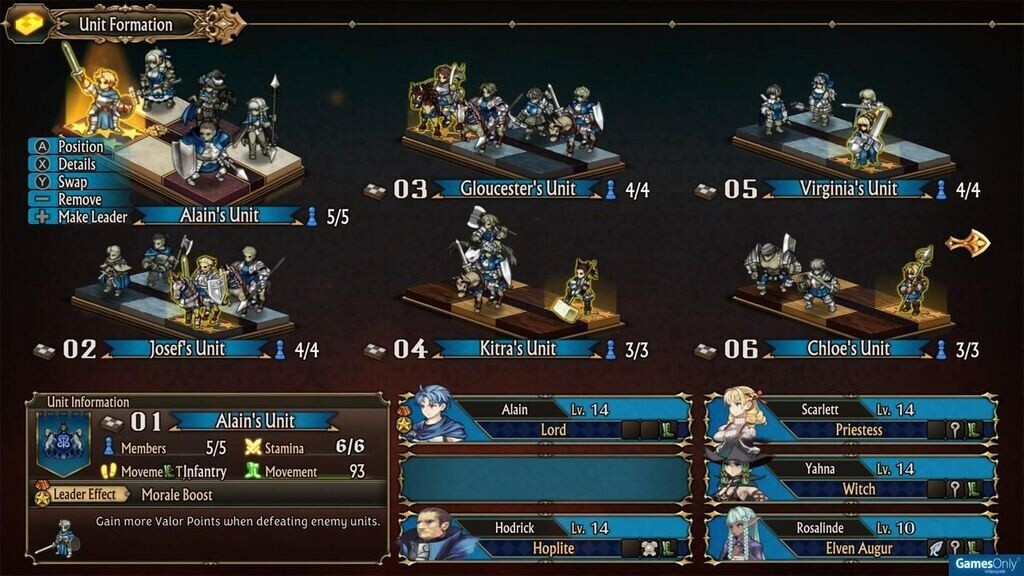Viewport: 1024px width, 576px height.
Task: Click the golden next-page arrow
Action: coord(967,243)
